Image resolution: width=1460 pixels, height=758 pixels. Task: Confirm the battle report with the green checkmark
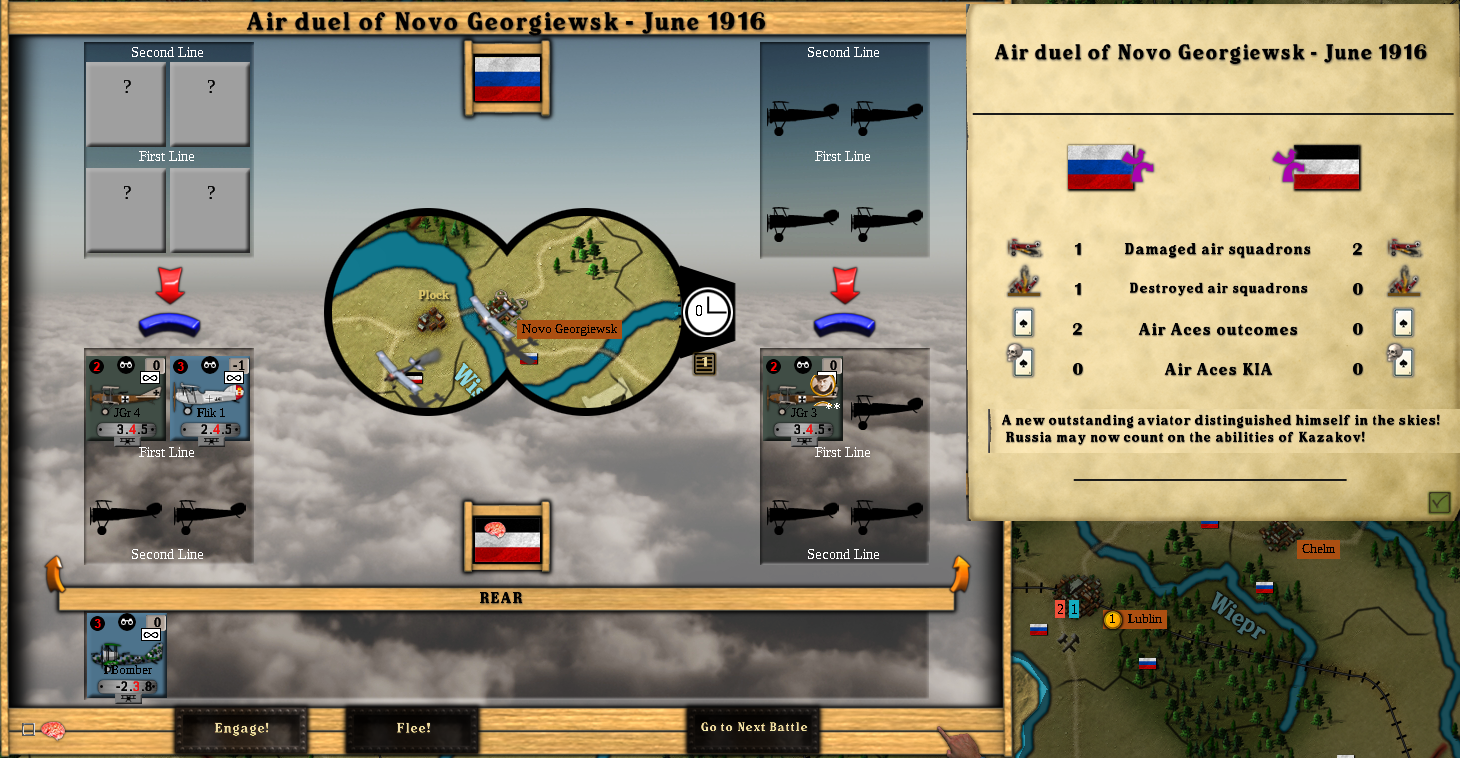point(1438,503)
